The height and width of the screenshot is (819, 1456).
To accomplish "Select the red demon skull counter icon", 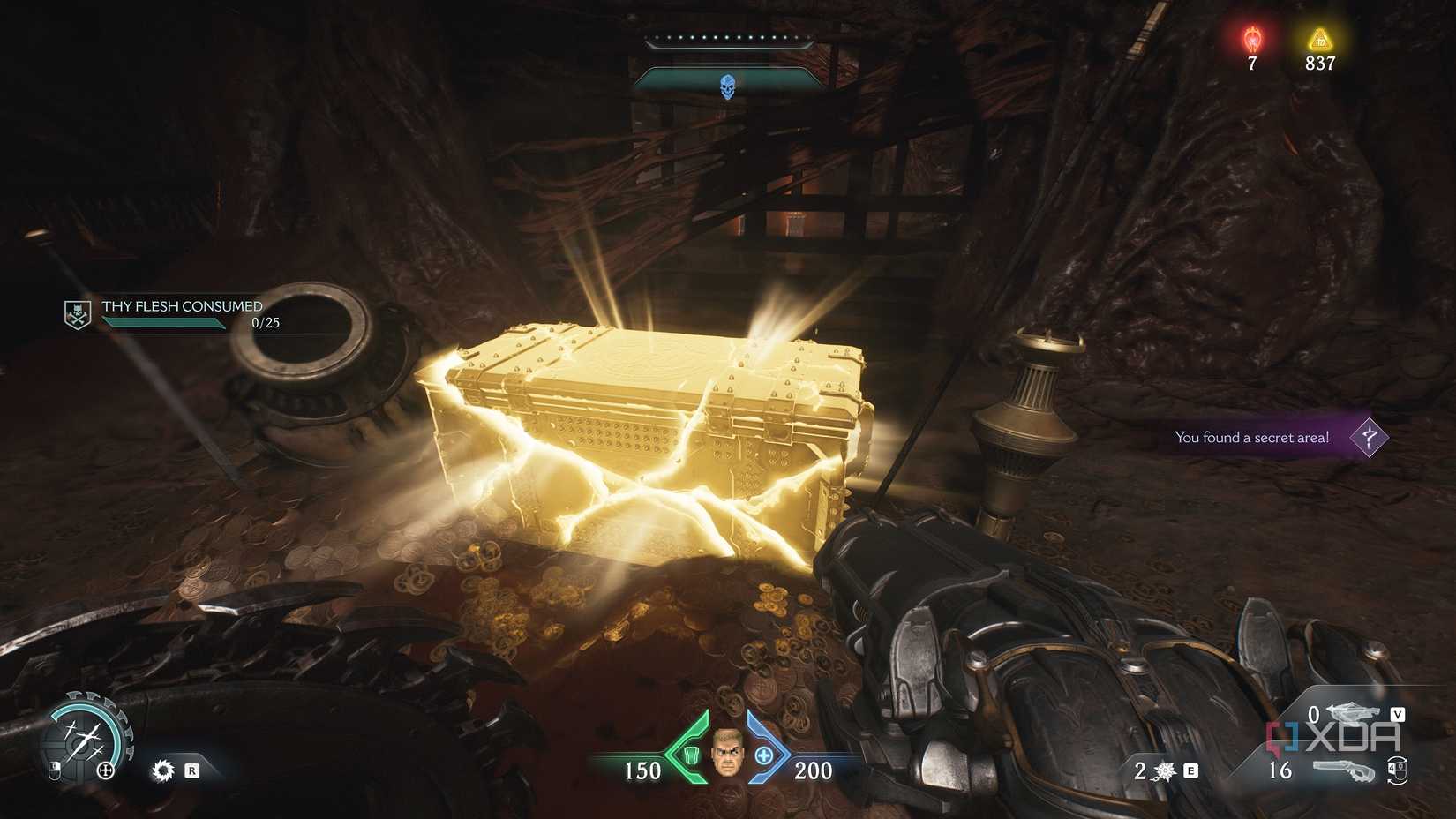I will tap(1252, 40).
